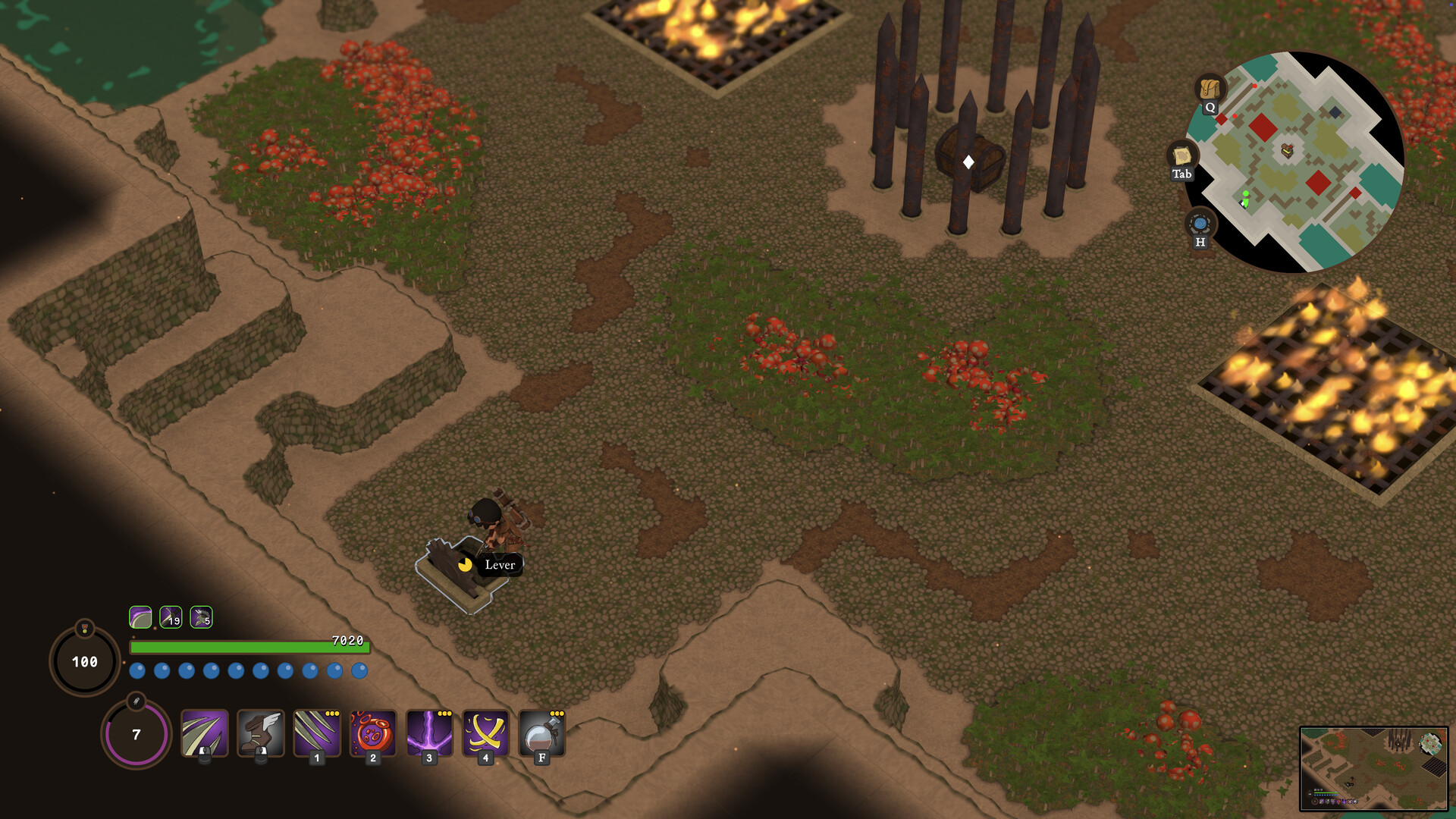The image size is (1456, 819).
Task: Click the sword buff icon showing 19
Action: tap(173, 617)
